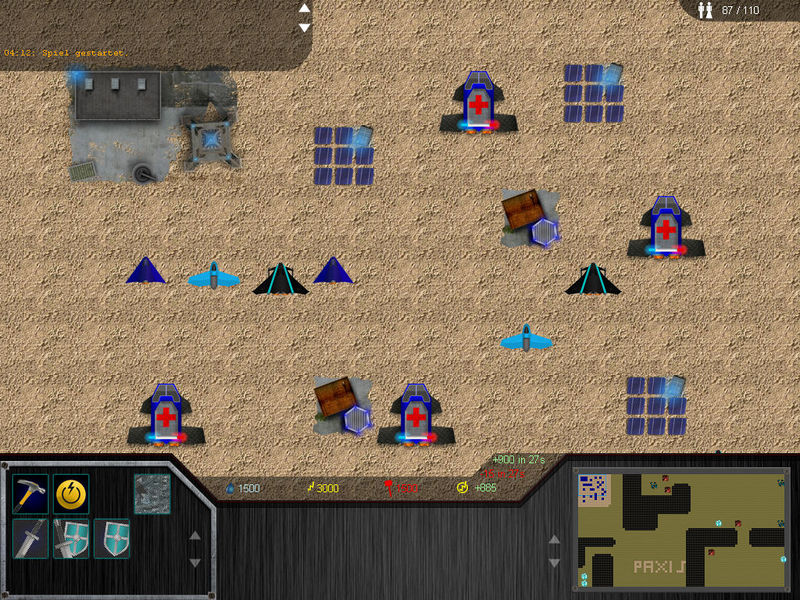Select the sword-and-shield icon
The width and height of the screenshot is (800, 600).
pos(71,538)
